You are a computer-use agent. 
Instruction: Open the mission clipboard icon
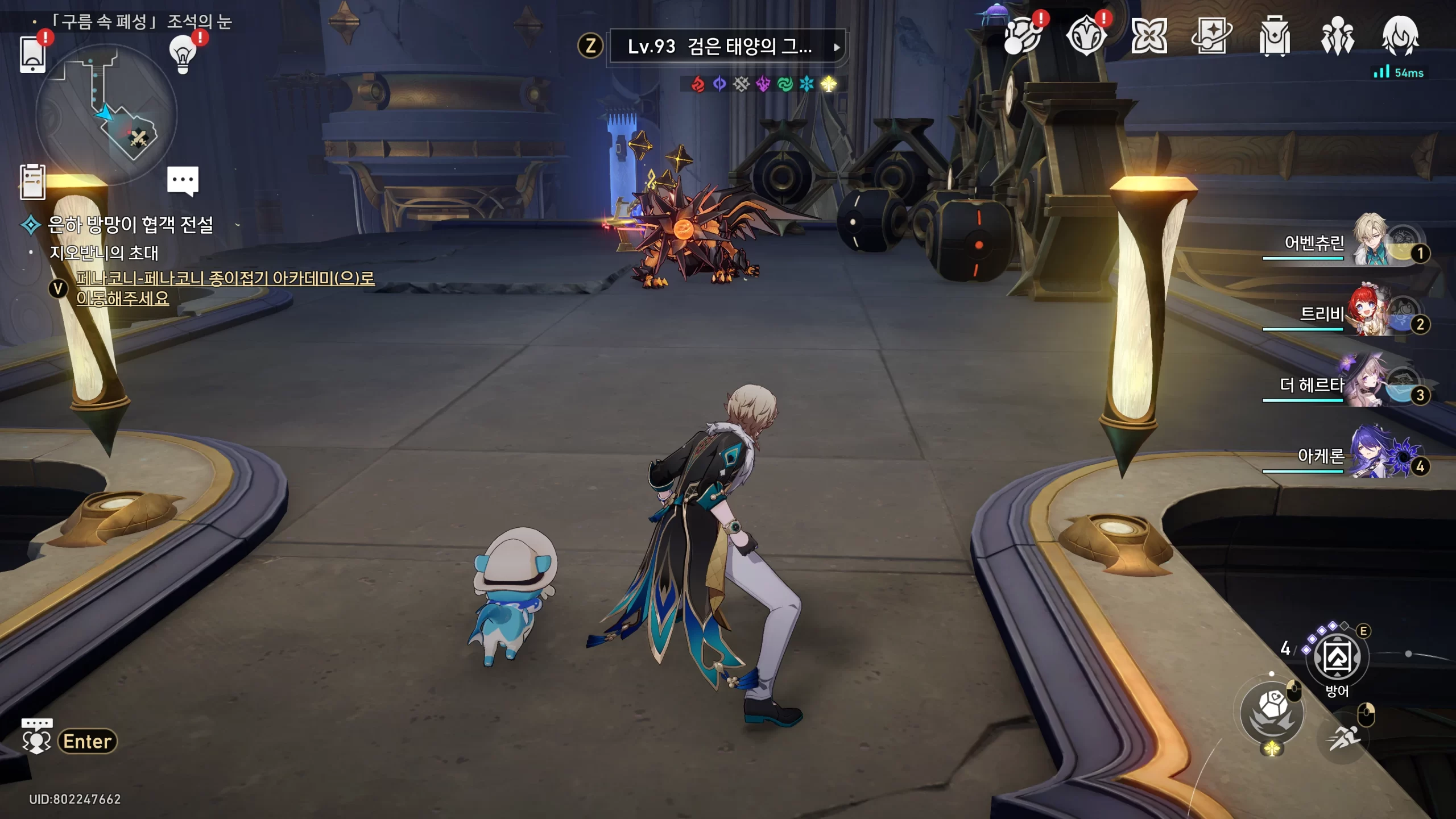(32, 182)
